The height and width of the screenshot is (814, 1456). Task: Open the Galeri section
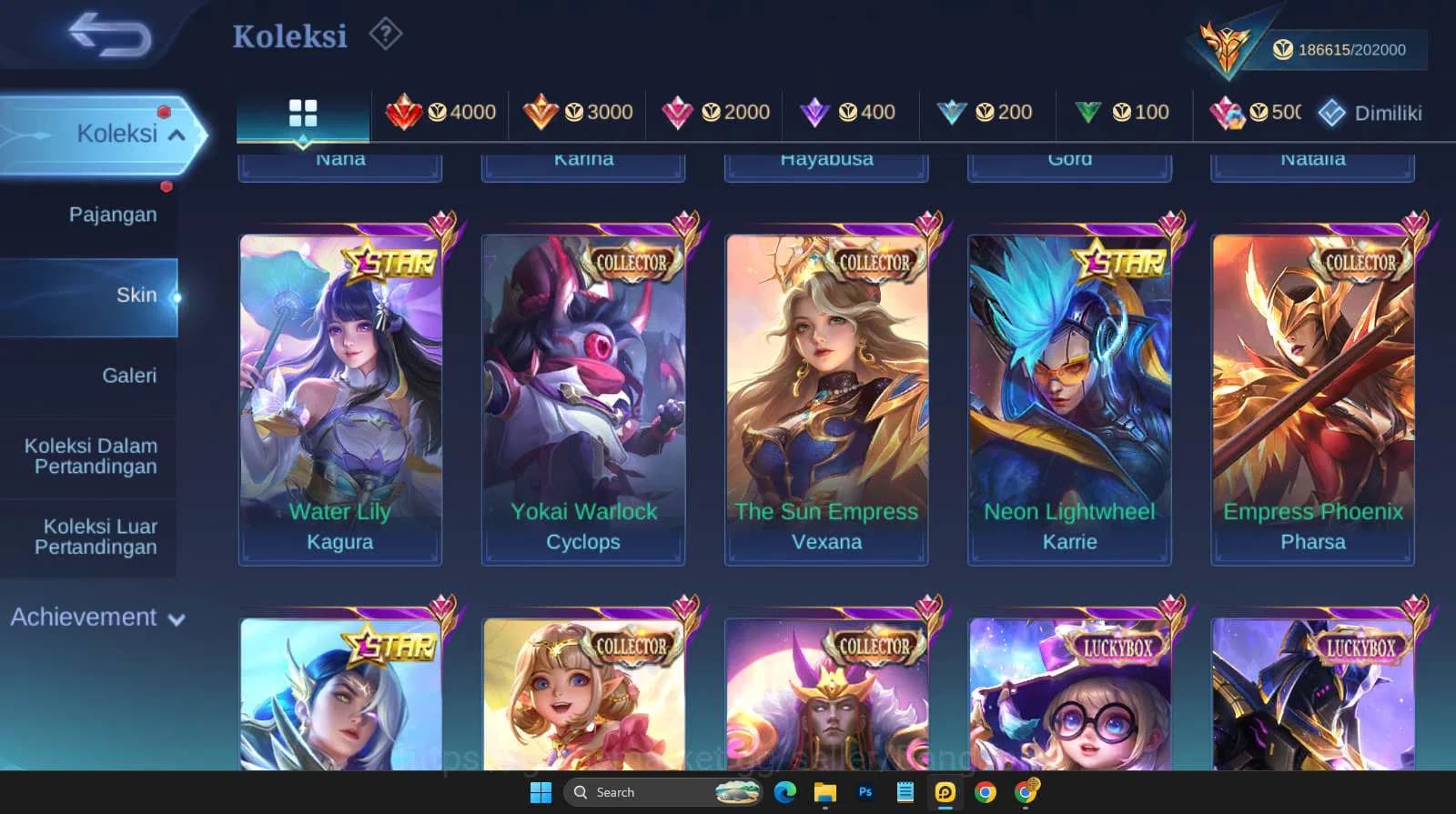pyautogui.click(x=129, y=375)
